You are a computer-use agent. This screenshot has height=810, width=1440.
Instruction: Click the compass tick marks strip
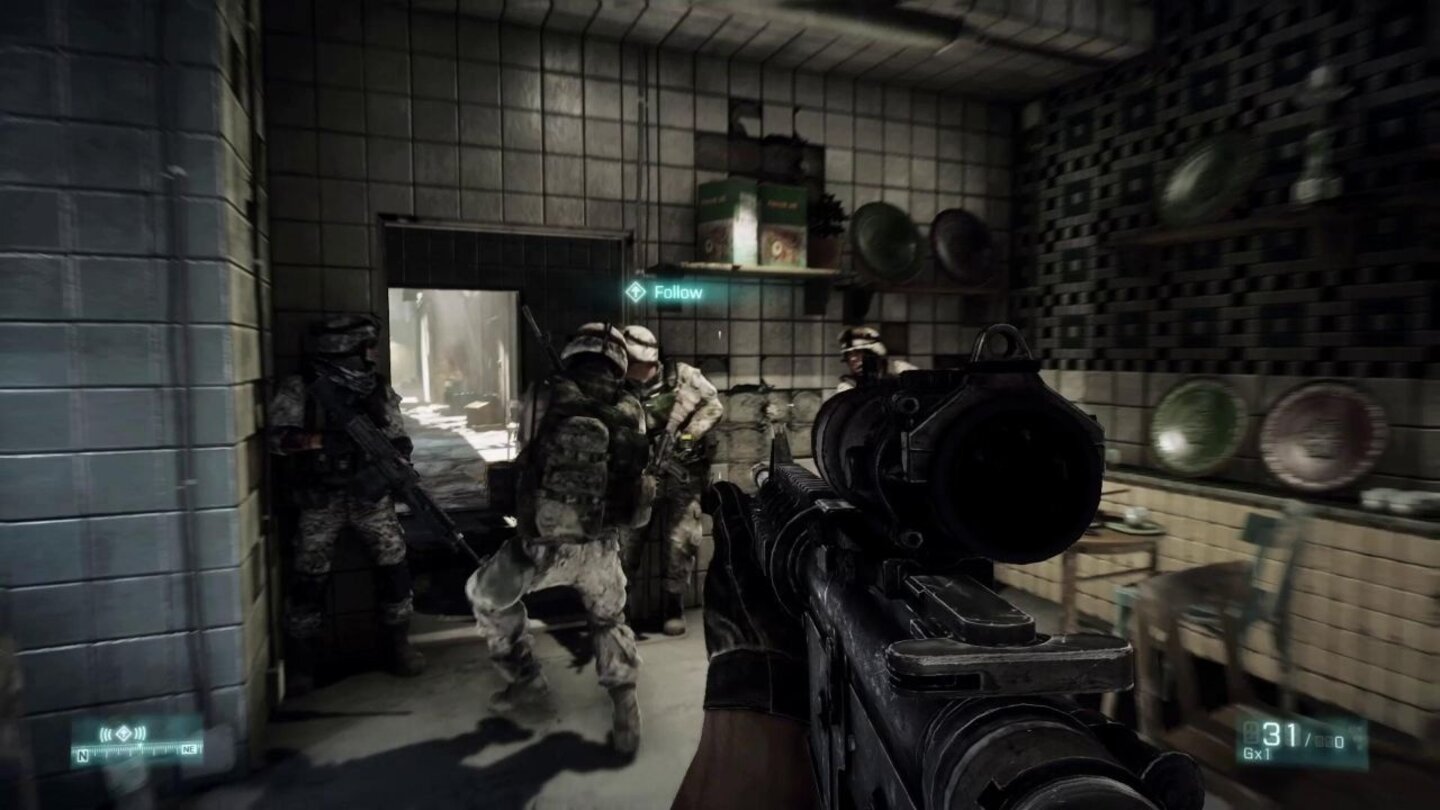pos(140,748)
